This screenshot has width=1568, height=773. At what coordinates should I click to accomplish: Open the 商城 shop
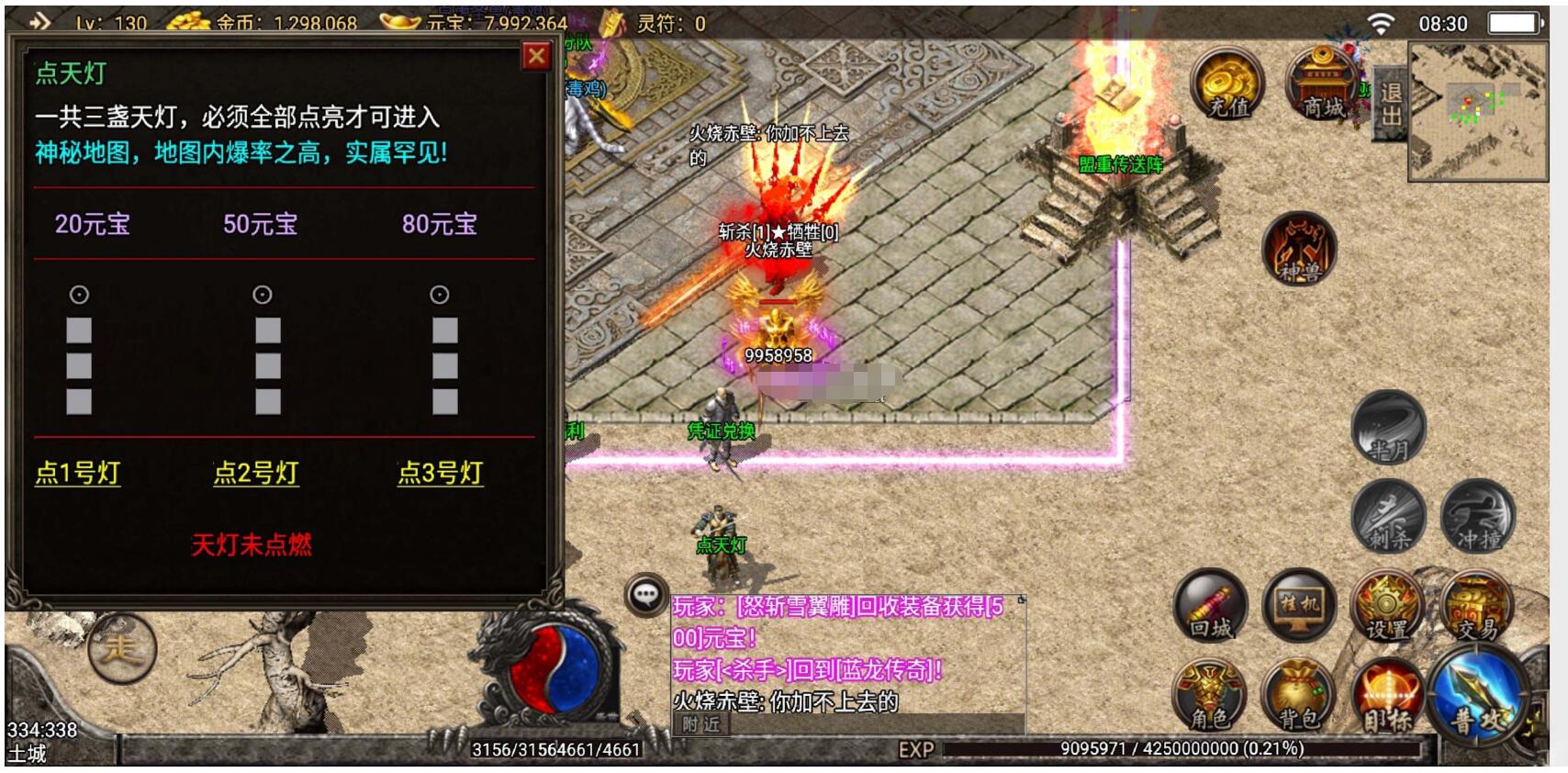click(1322, 84)
